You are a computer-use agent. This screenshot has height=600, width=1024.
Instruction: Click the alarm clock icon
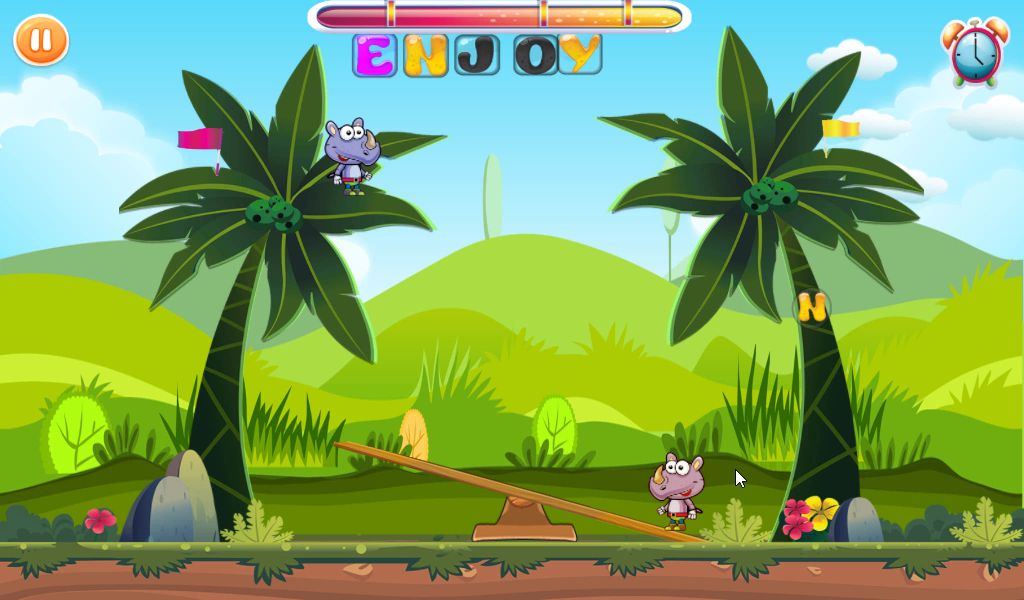tap(975, 53)
